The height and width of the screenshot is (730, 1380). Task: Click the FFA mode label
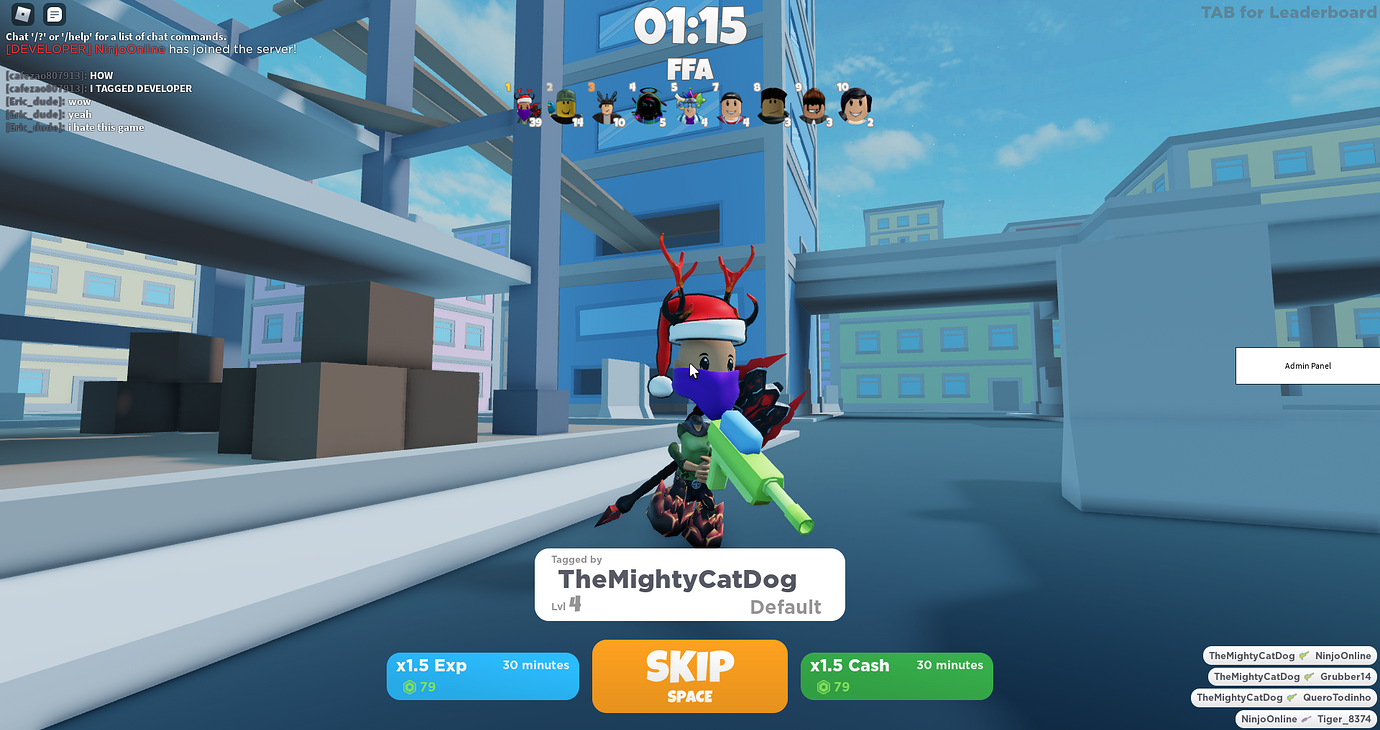(689, 70)
